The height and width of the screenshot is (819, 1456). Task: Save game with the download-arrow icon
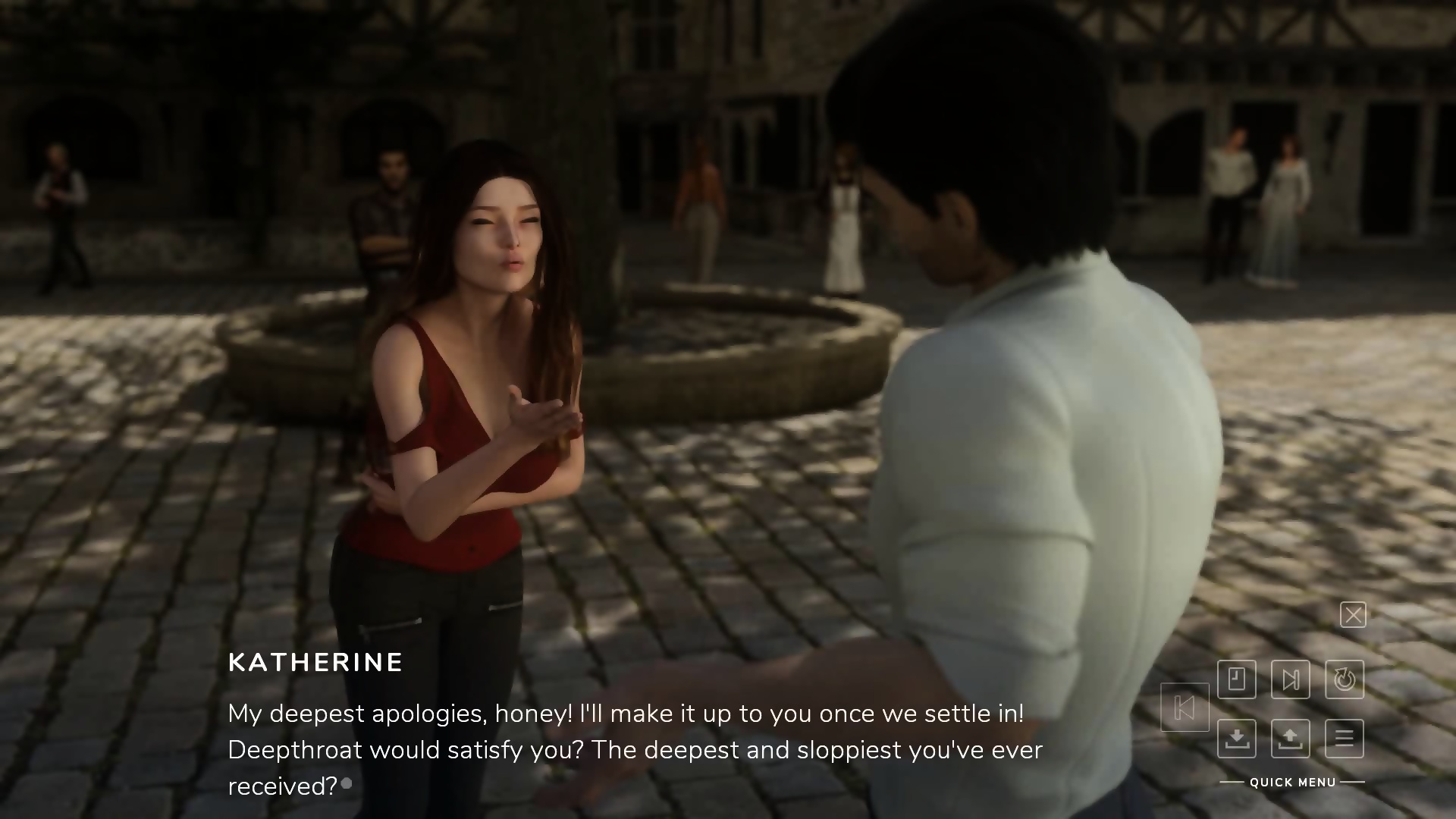[1237, 738]
